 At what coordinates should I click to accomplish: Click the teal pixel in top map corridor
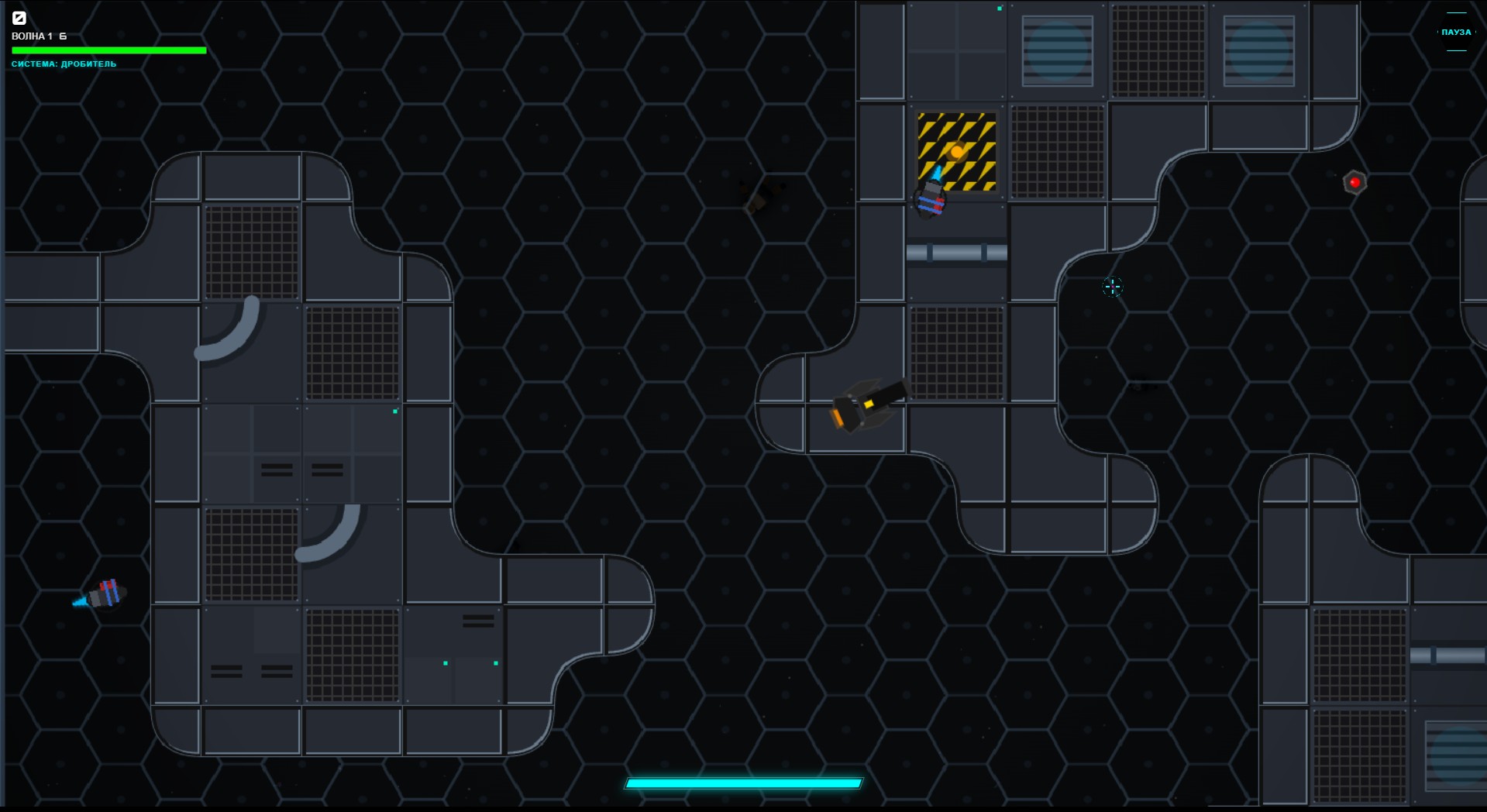999,9
